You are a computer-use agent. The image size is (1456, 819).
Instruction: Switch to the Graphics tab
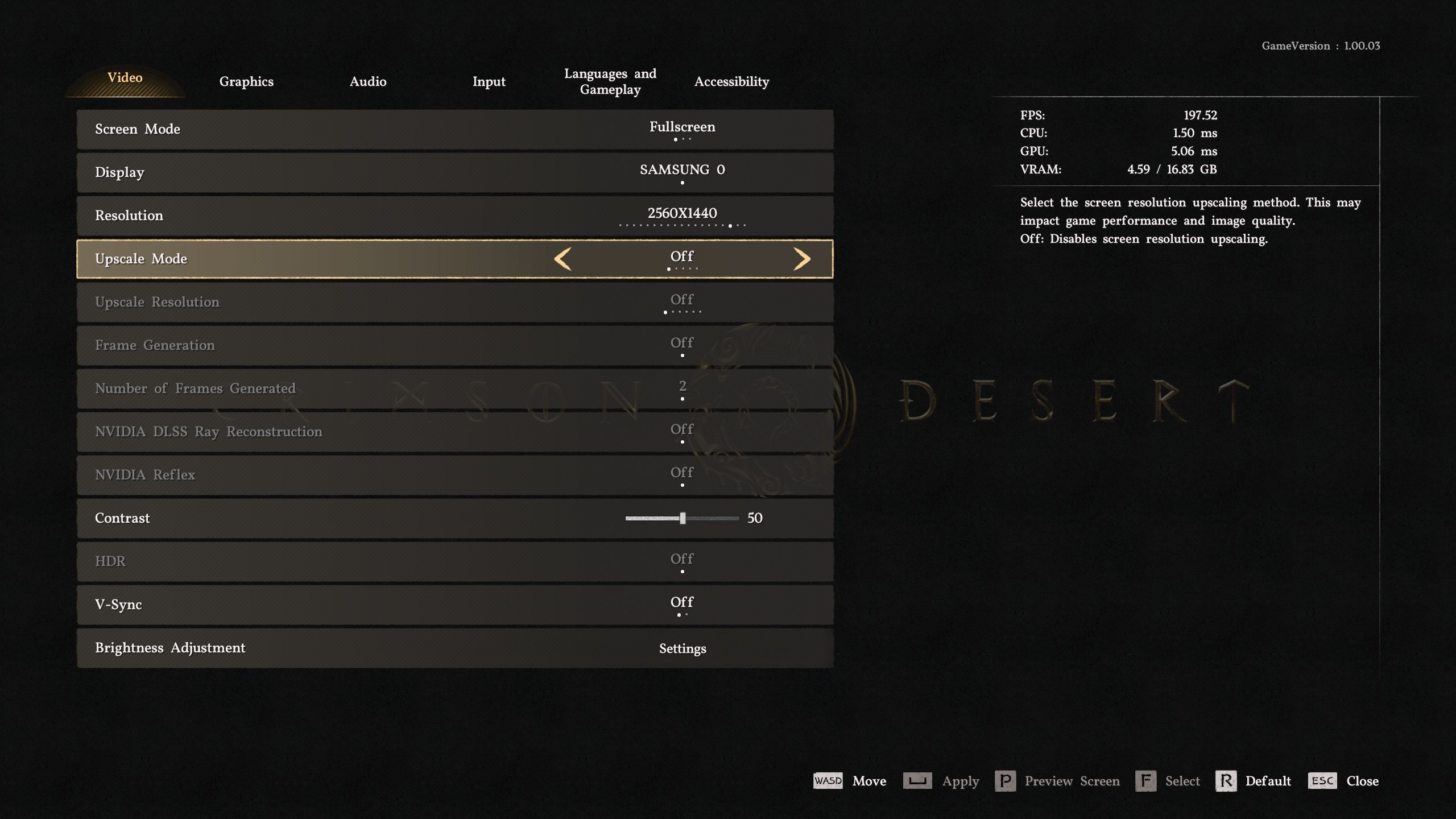pyautogui.click(x=246, y=81)
